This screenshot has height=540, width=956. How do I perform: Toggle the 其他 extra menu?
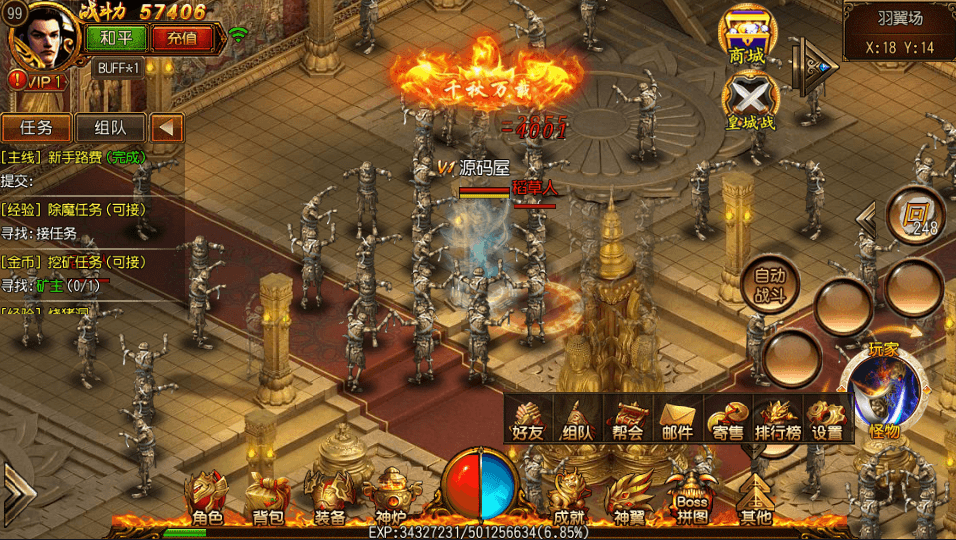[x=756, y=497]
